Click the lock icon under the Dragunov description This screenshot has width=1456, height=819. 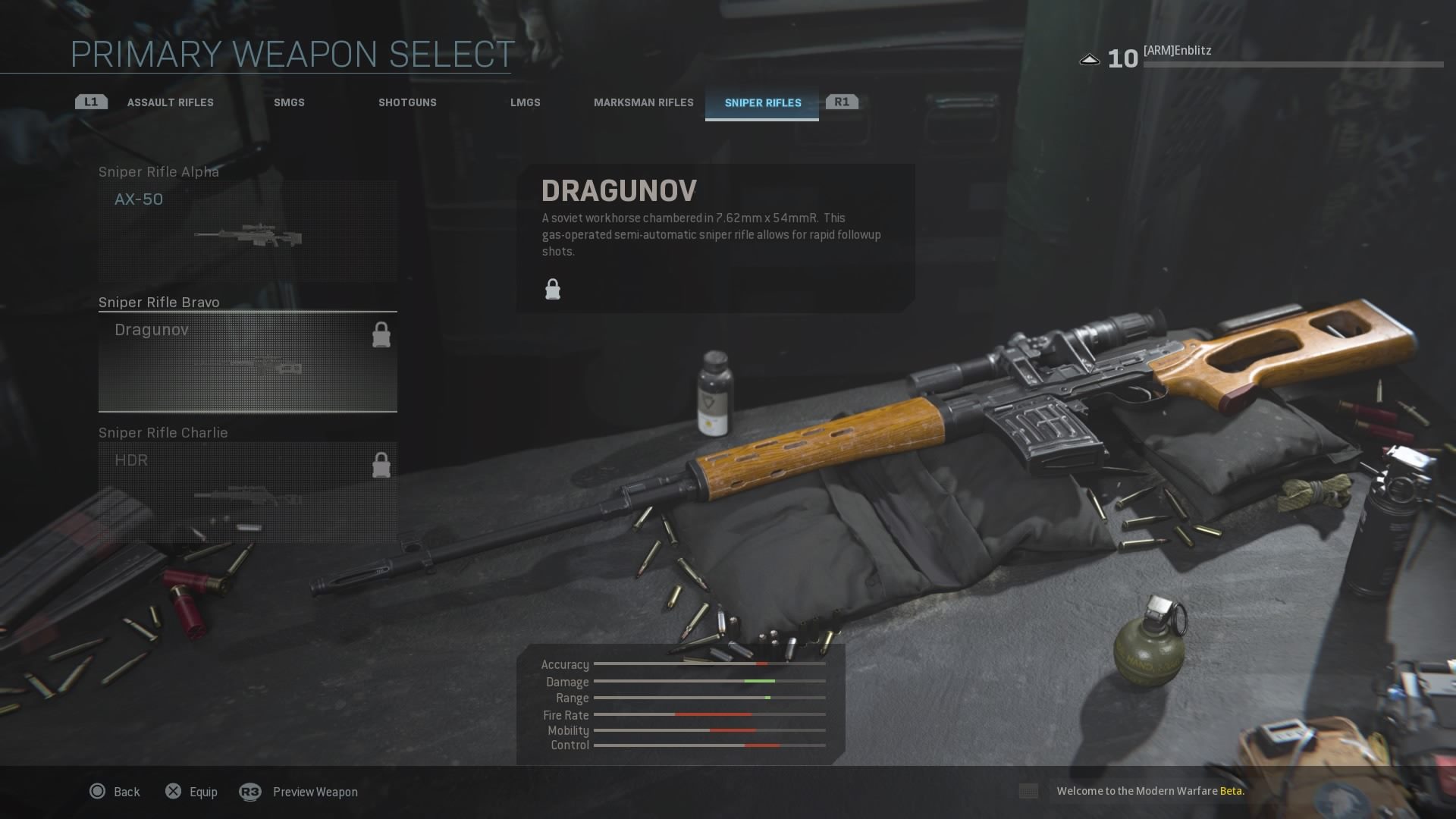[552, 289]
